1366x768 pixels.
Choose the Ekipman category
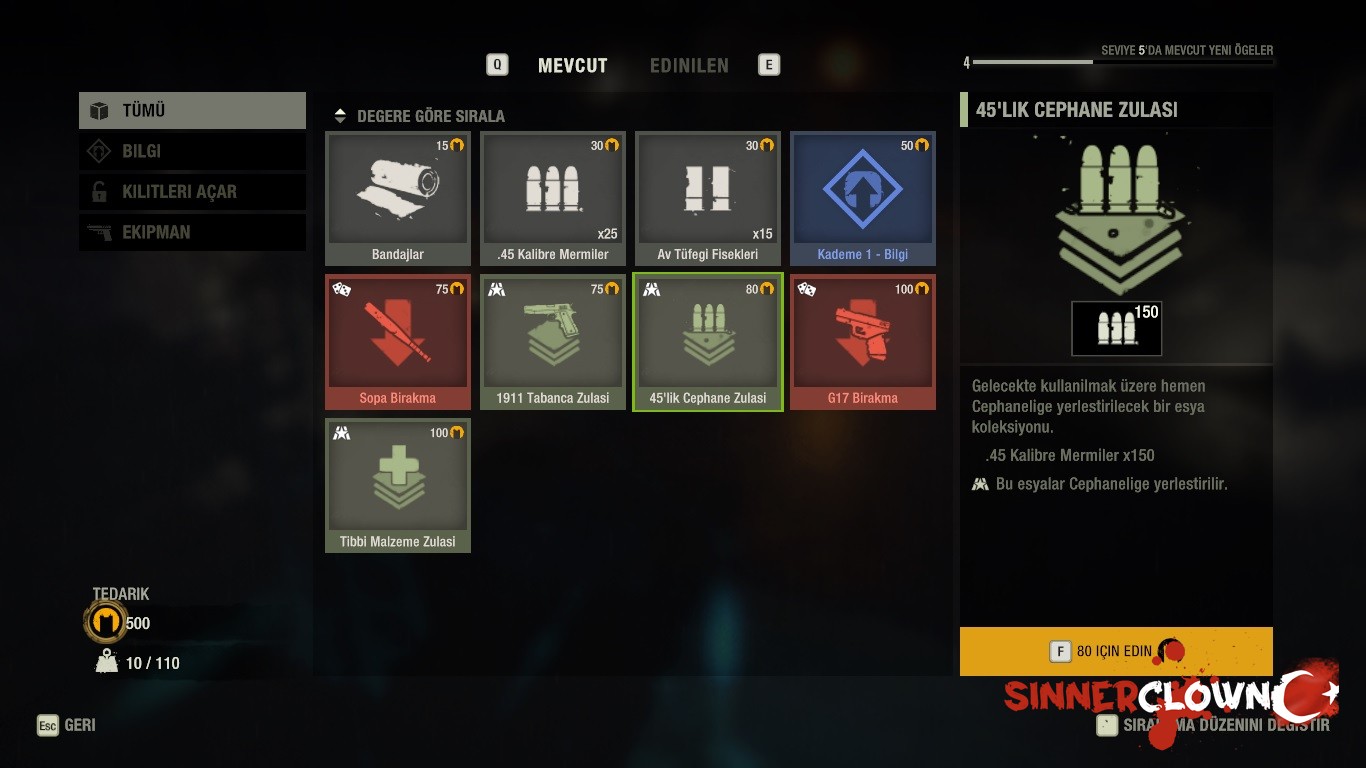click(x=192, y=232)
